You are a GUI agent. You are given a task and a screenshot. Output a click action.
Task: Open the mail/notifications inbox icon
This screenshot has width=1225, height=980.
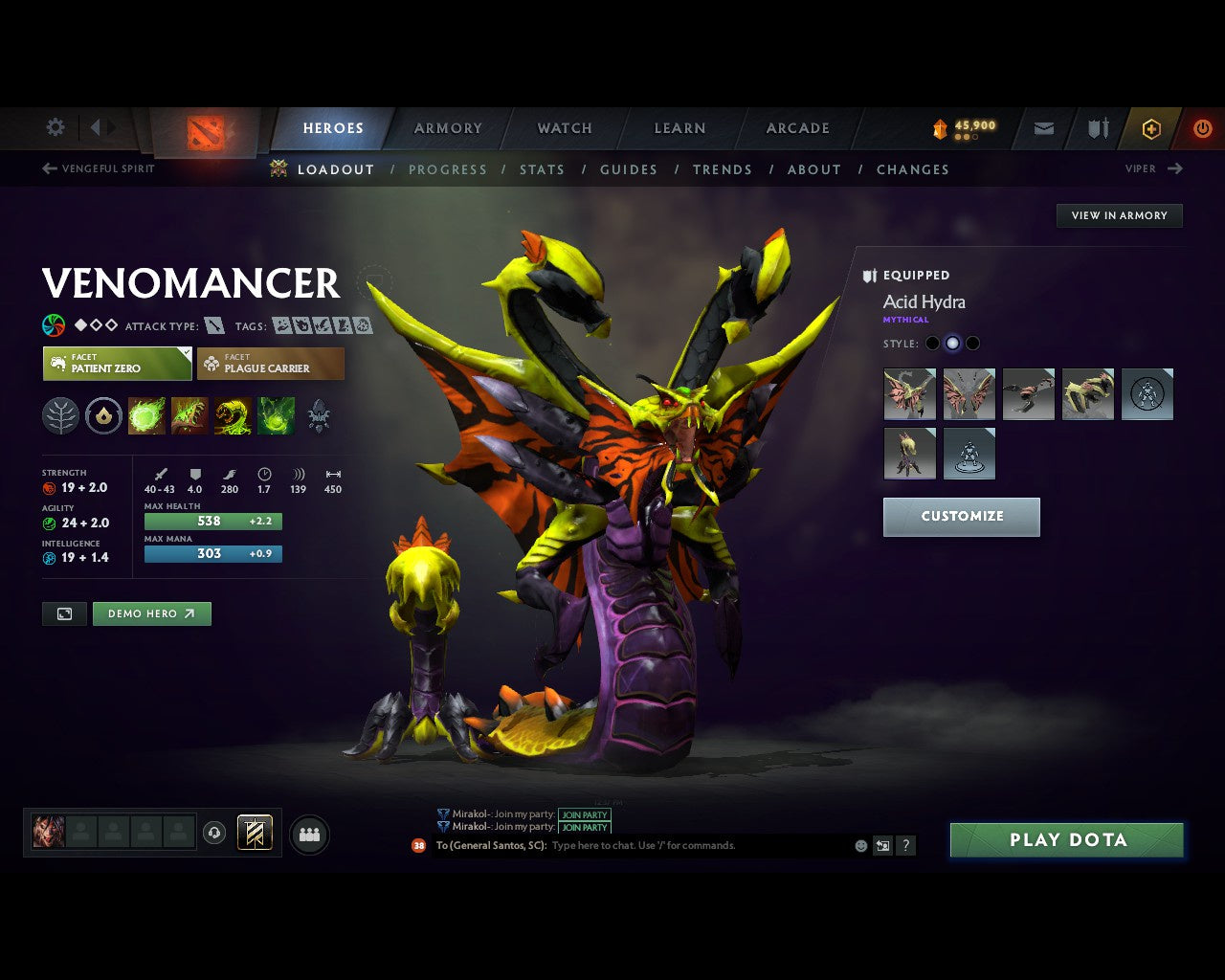(x=1042, y=128)
